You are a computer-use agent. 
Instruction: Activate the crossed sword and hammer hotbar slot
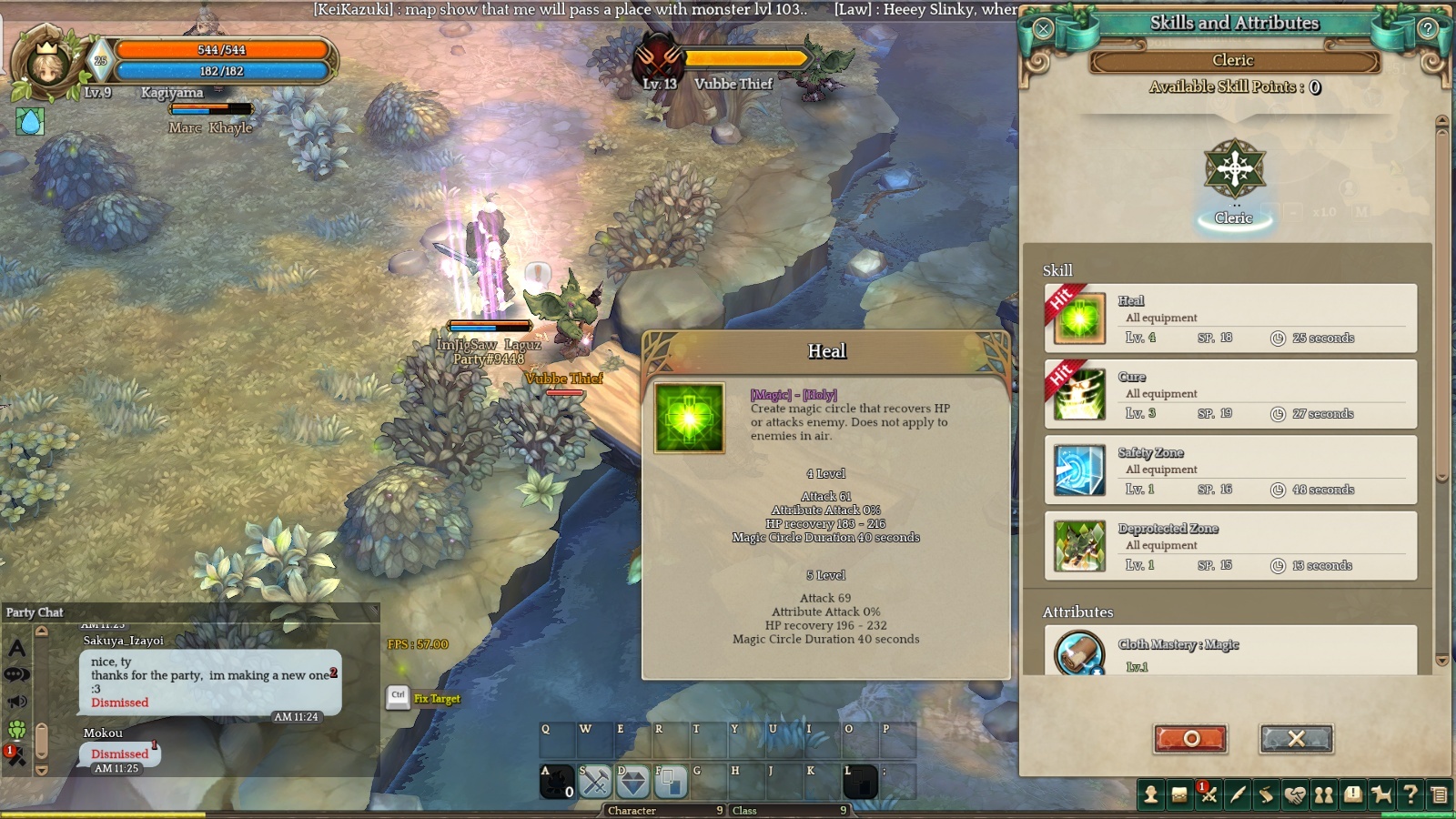click(595, 782)
